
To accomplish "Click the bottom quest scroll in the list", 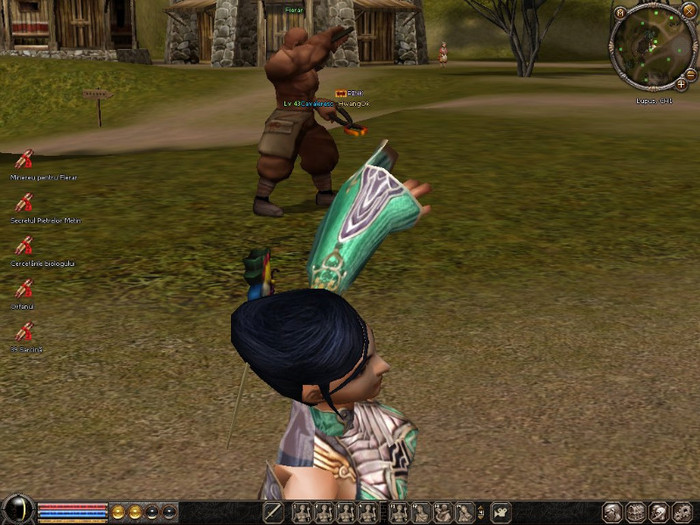I will [24, 331].
